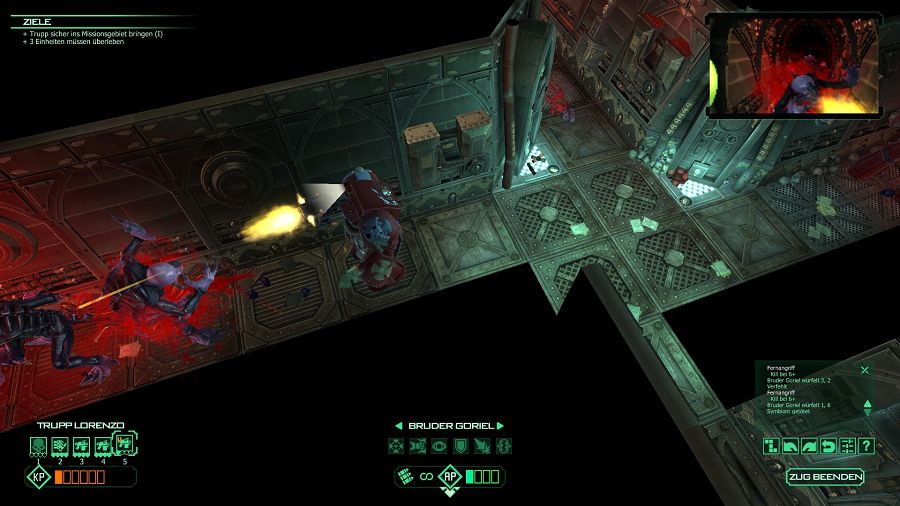
Task: Open the question mark help button
Action: (x=866, y=446)
